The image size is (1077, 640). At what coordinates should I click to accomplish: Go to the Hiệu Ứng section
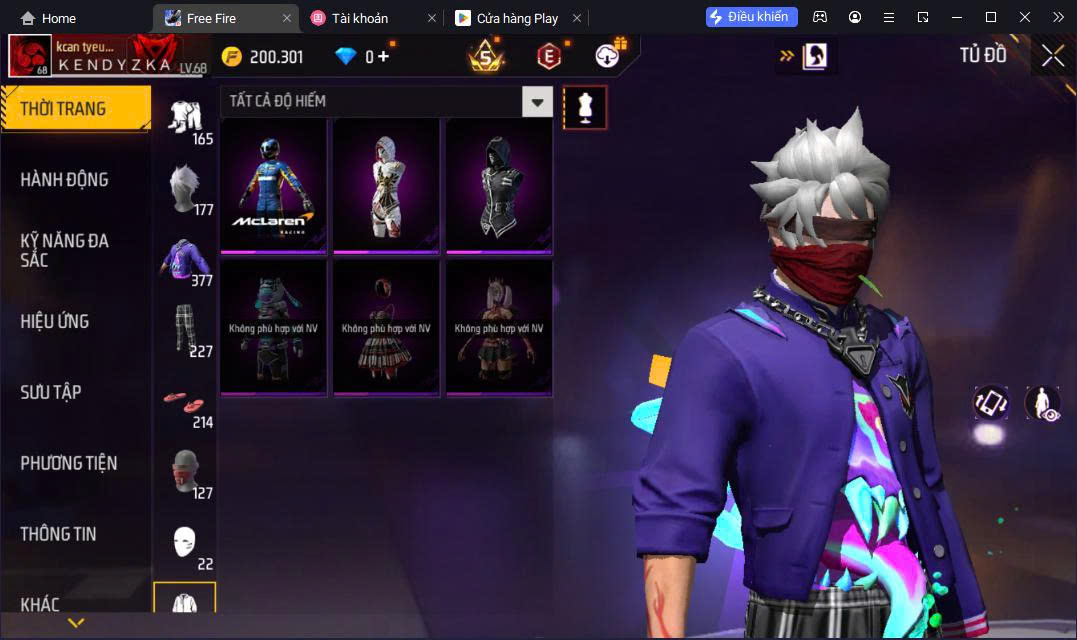click(55, 321)
